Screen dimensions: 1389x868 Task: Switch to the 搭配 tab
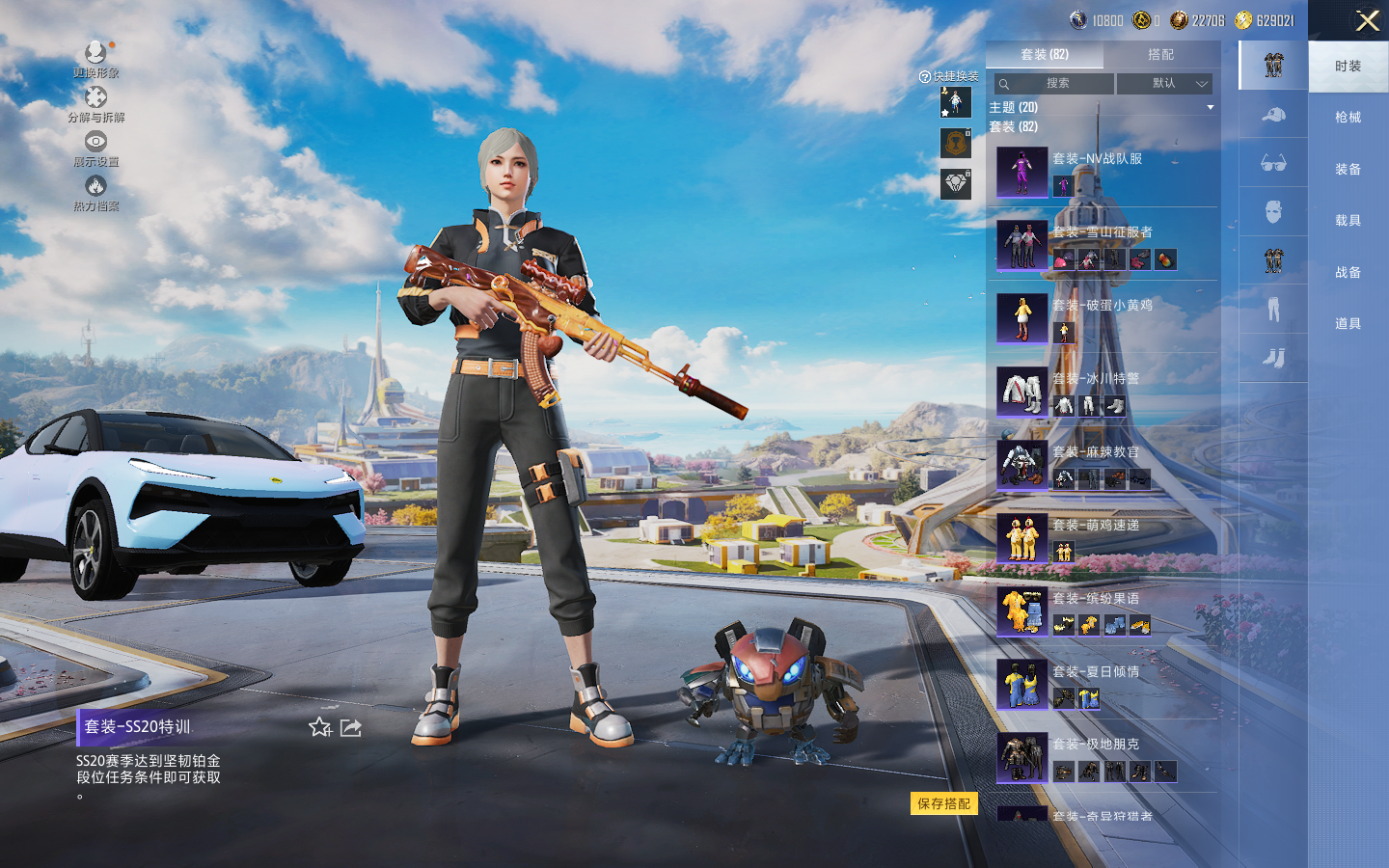pyautogui.click(x=1160, y=55)
